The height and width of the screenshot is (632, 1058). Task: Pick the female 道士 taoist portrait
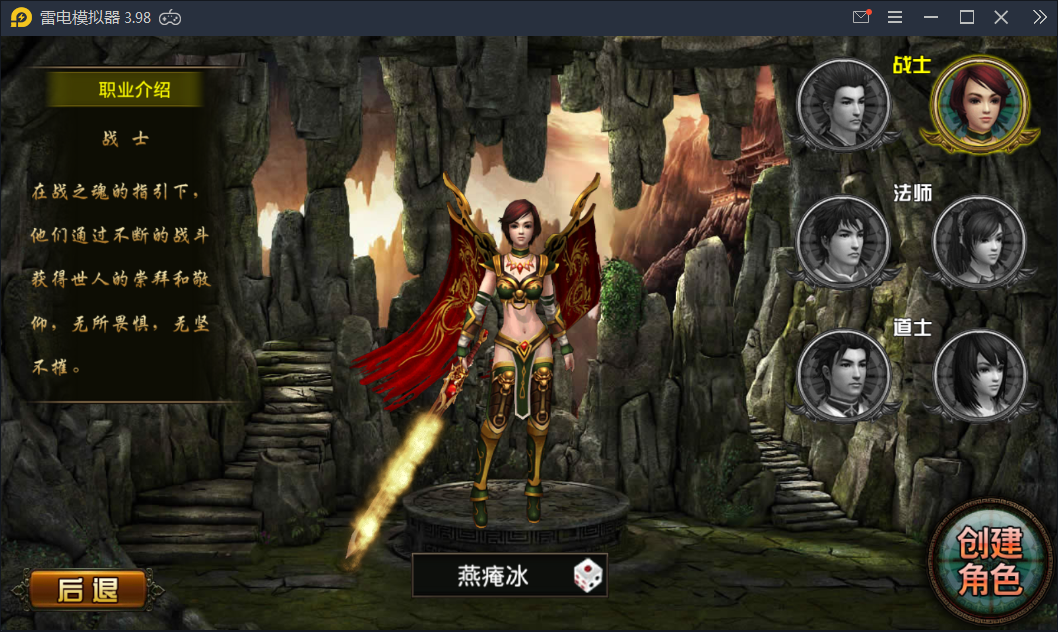(x=979, y=375)
